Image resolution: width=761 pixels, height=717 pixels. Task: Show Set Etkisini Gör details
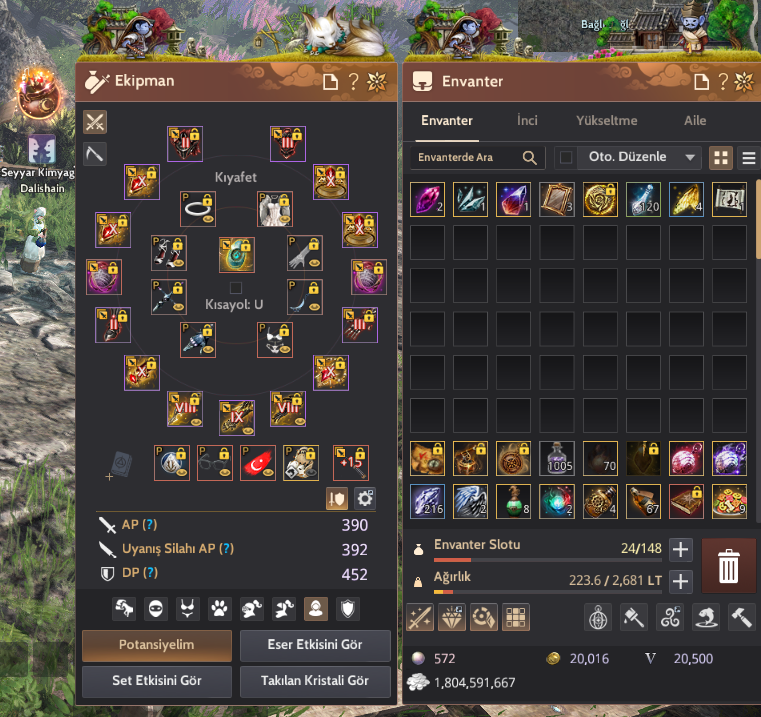[156, 681]
